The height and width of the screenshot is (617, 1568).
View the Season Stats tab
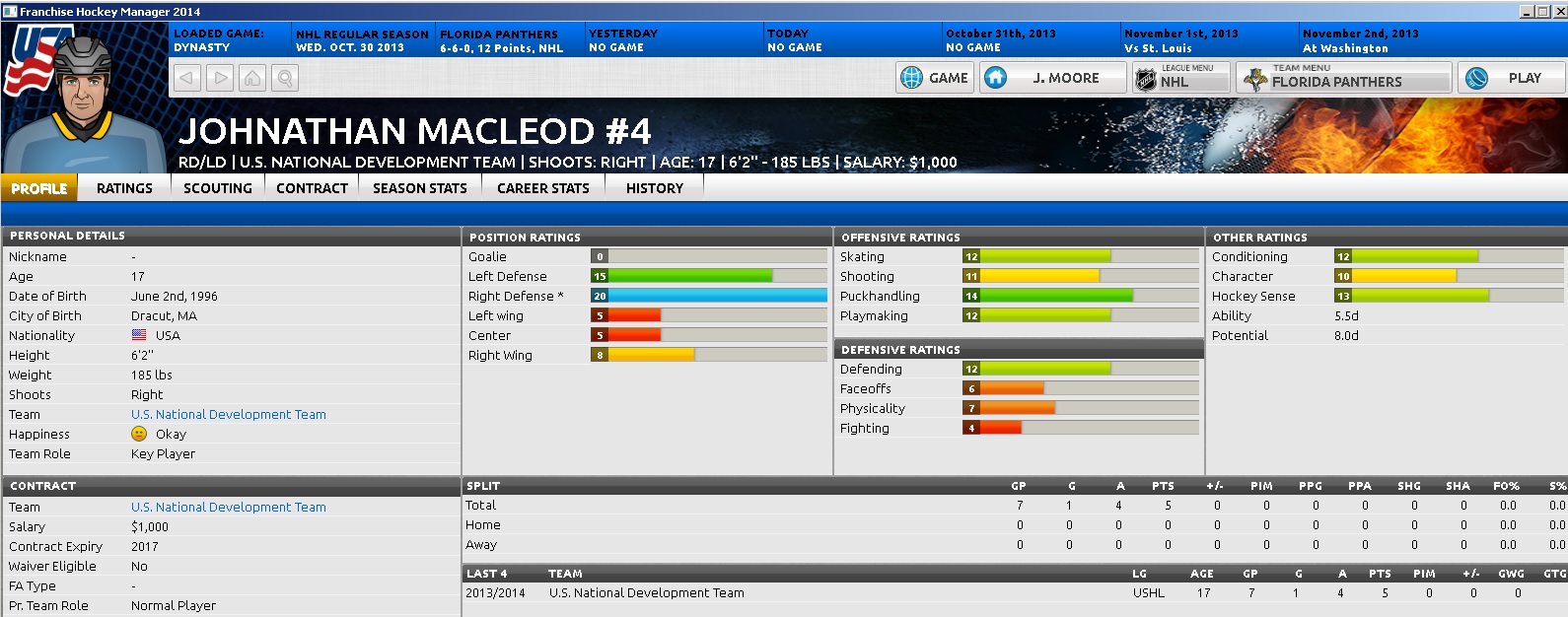click(x=420, y=188)
